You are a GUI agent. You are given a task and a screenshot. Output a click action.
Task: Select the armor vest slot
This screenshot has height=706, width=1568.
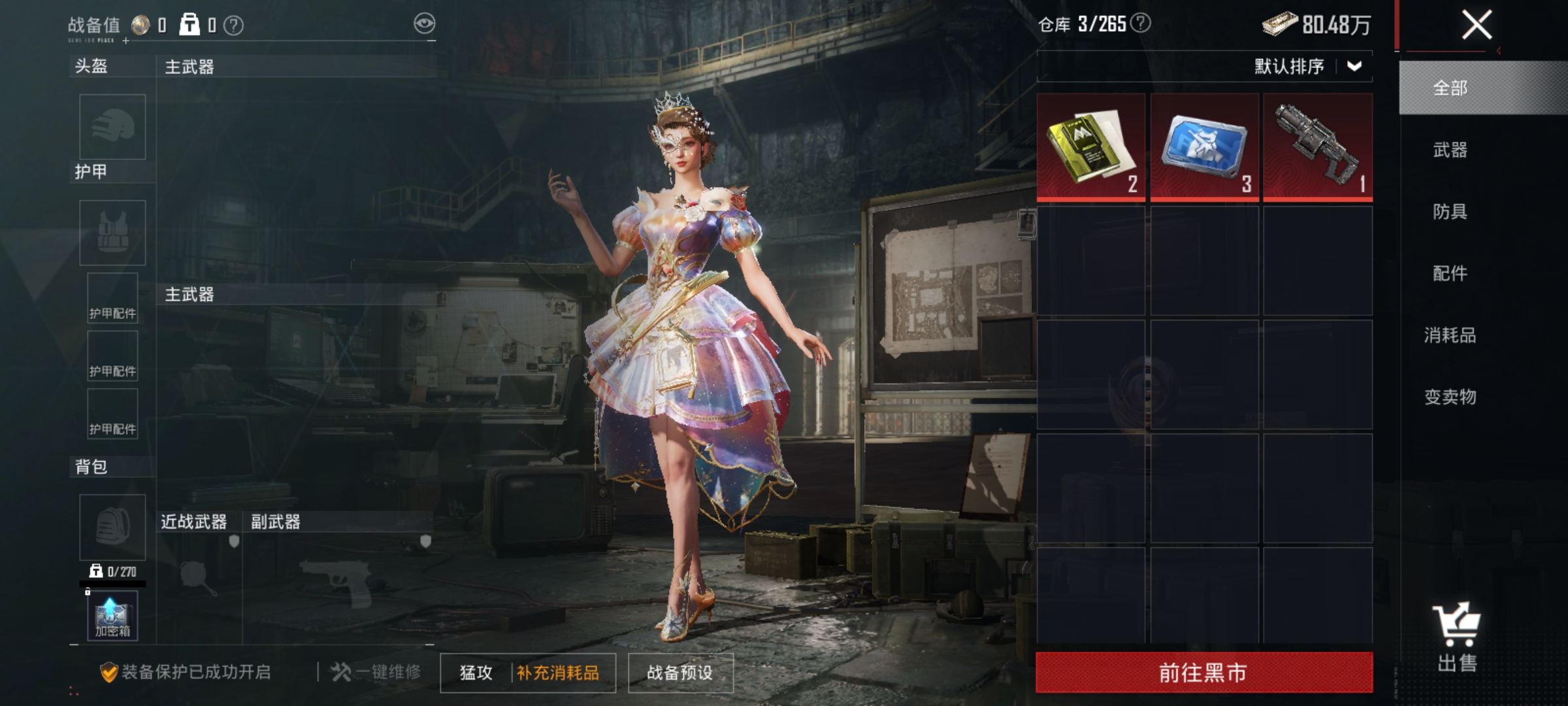click(x=112, y=232)
